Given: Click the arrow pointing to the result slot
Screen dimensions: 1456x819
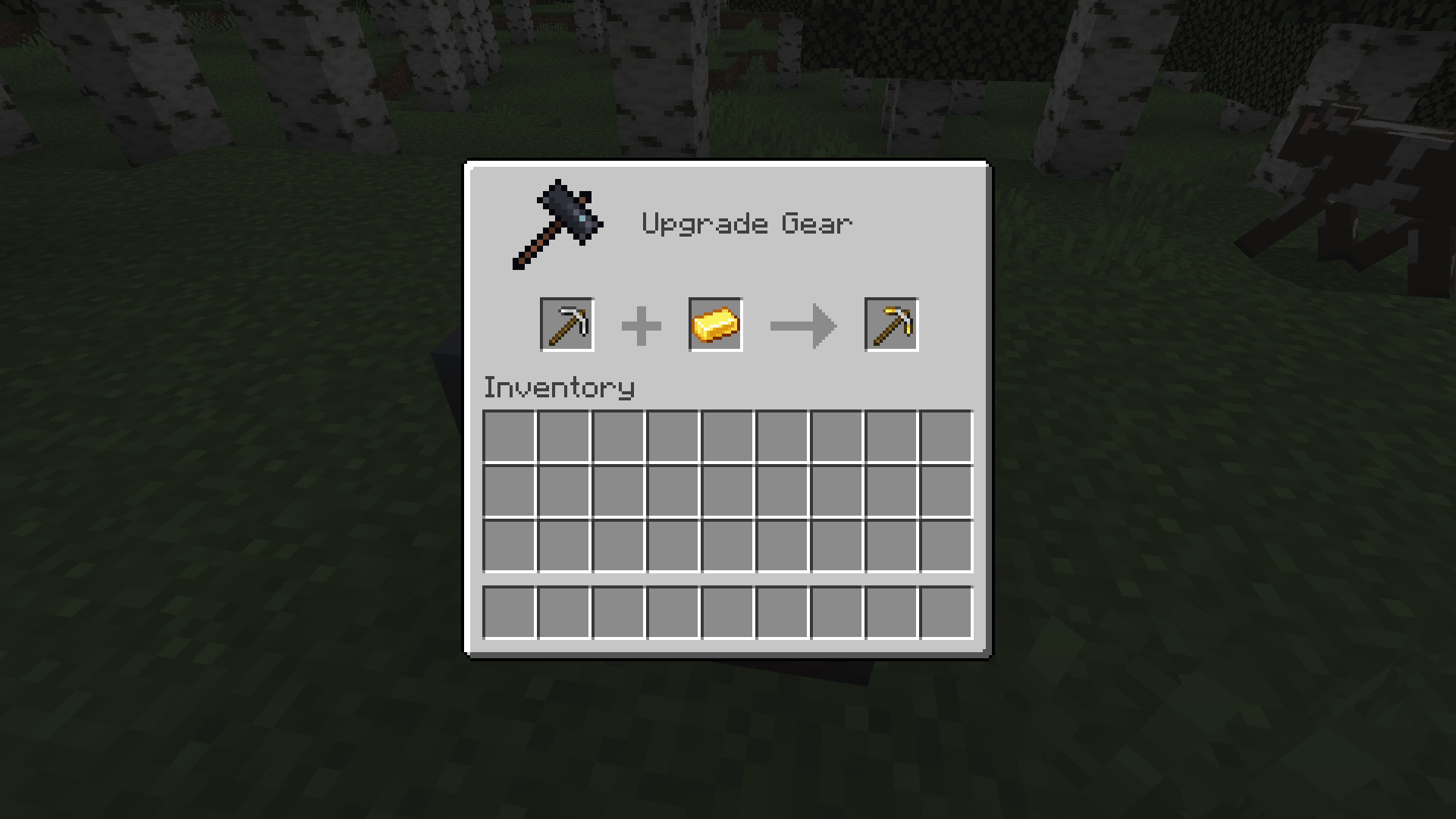Looking at the screenshot, I should 804,325.
